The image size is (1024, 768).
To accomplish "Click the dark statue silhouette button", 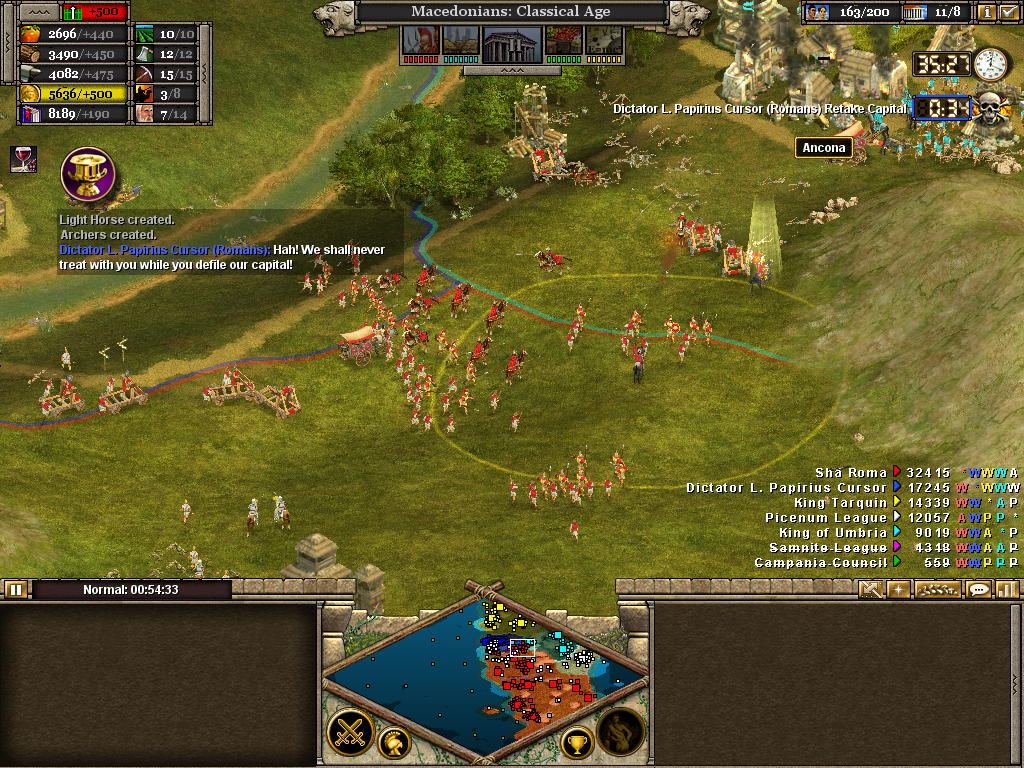I will [x=621, y=733].
